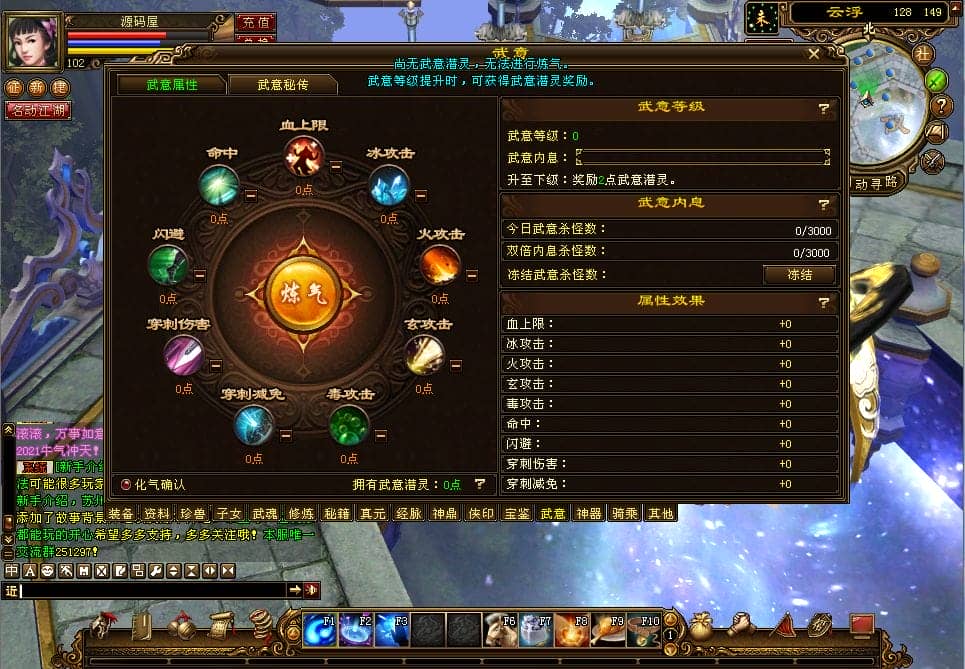965x669 pixels.
Task: Select the 冰攻击 attribute icon
Action: tap(389, 185)
